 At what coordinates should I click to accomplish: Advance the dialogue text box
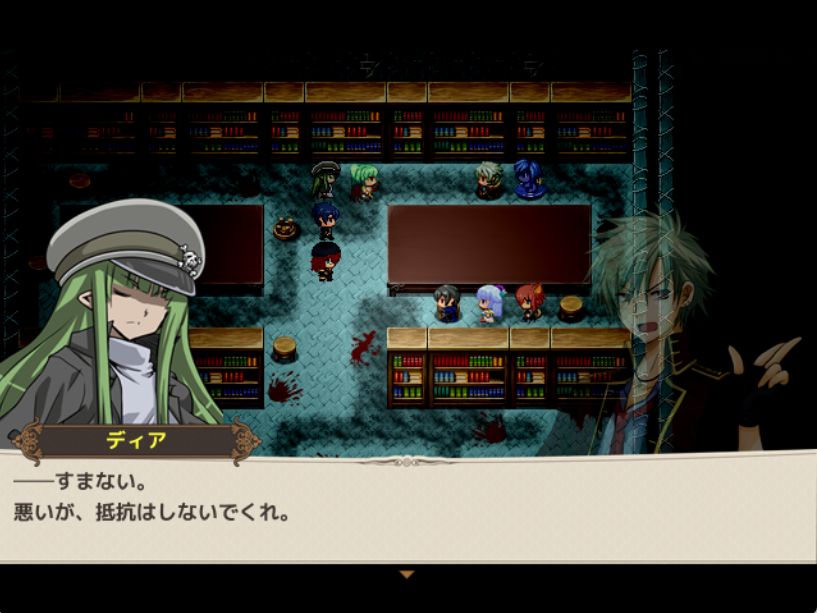(x=408, y=510)
